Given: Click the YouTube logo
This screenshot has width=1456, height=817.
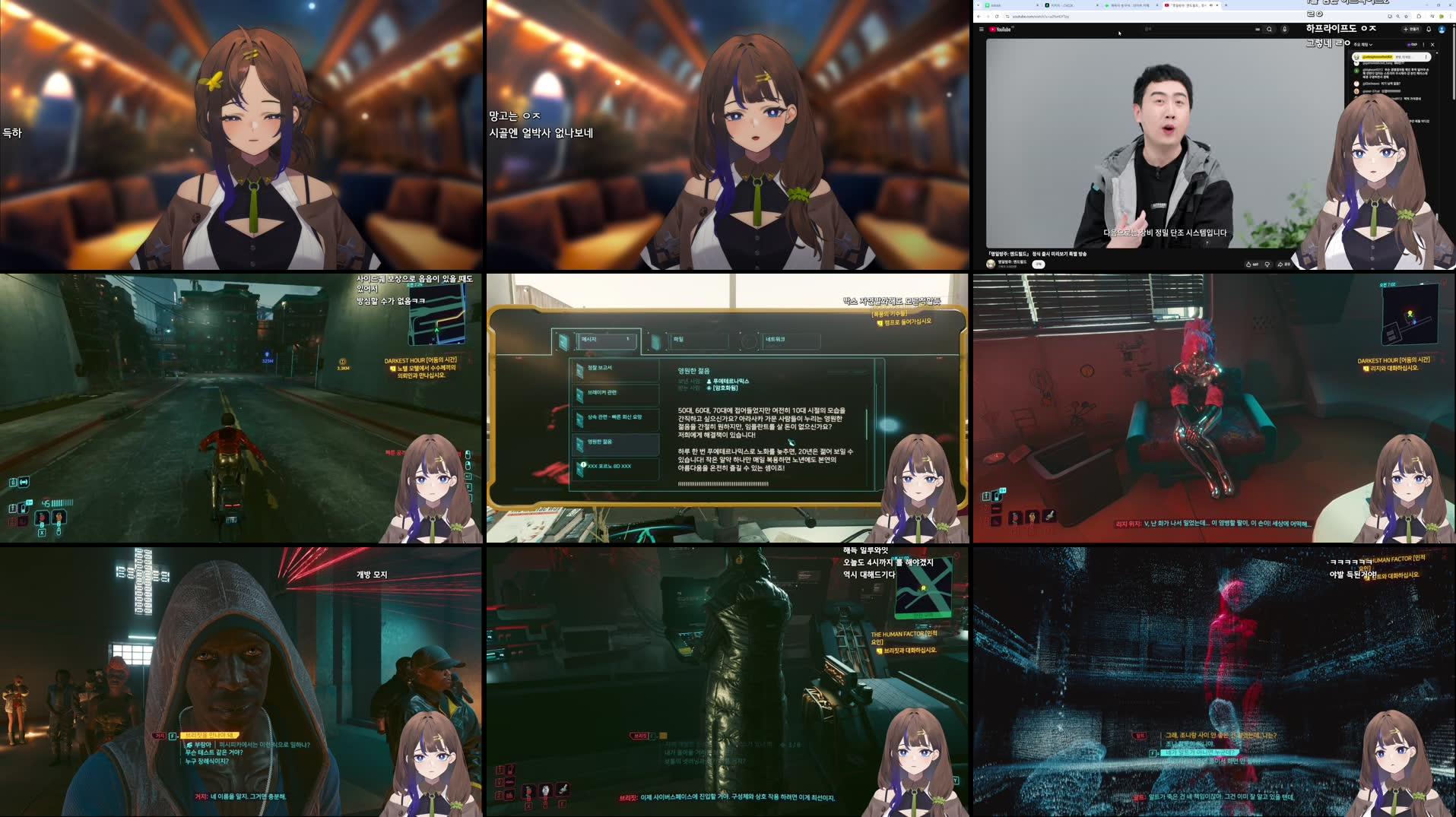Looking at the screenshot, I should pyautogui.click(x=1000, y=29).
